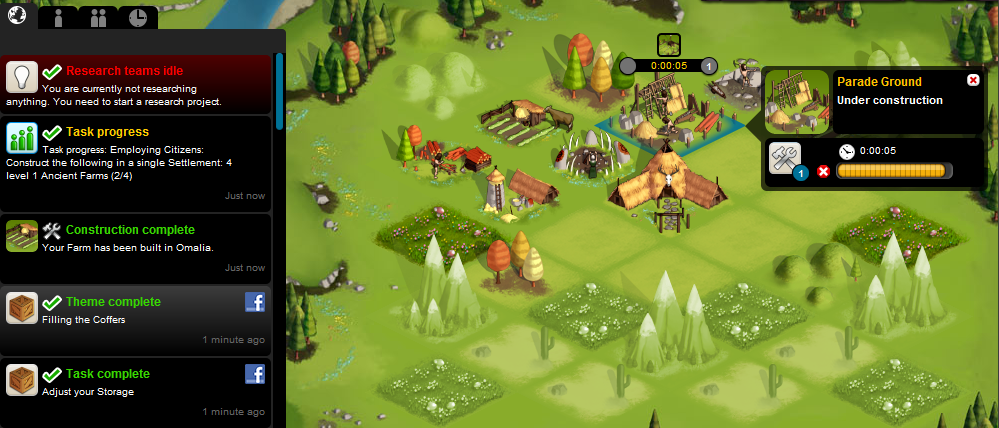Viewport: 999px width, 428px height.
Task: Select the Parade Ground building thumbnail
Action: click(x=797, y=101)
